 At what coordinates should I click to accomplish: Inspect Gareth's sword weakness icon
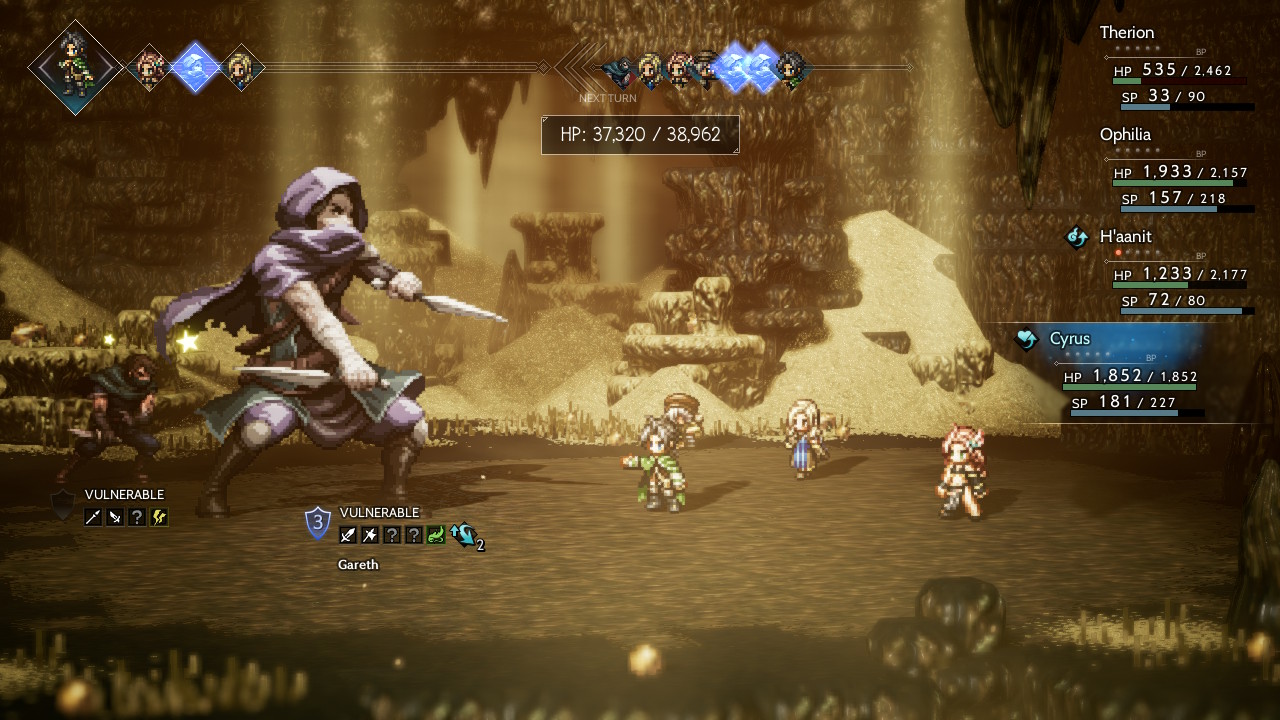[x=347, y=535]
